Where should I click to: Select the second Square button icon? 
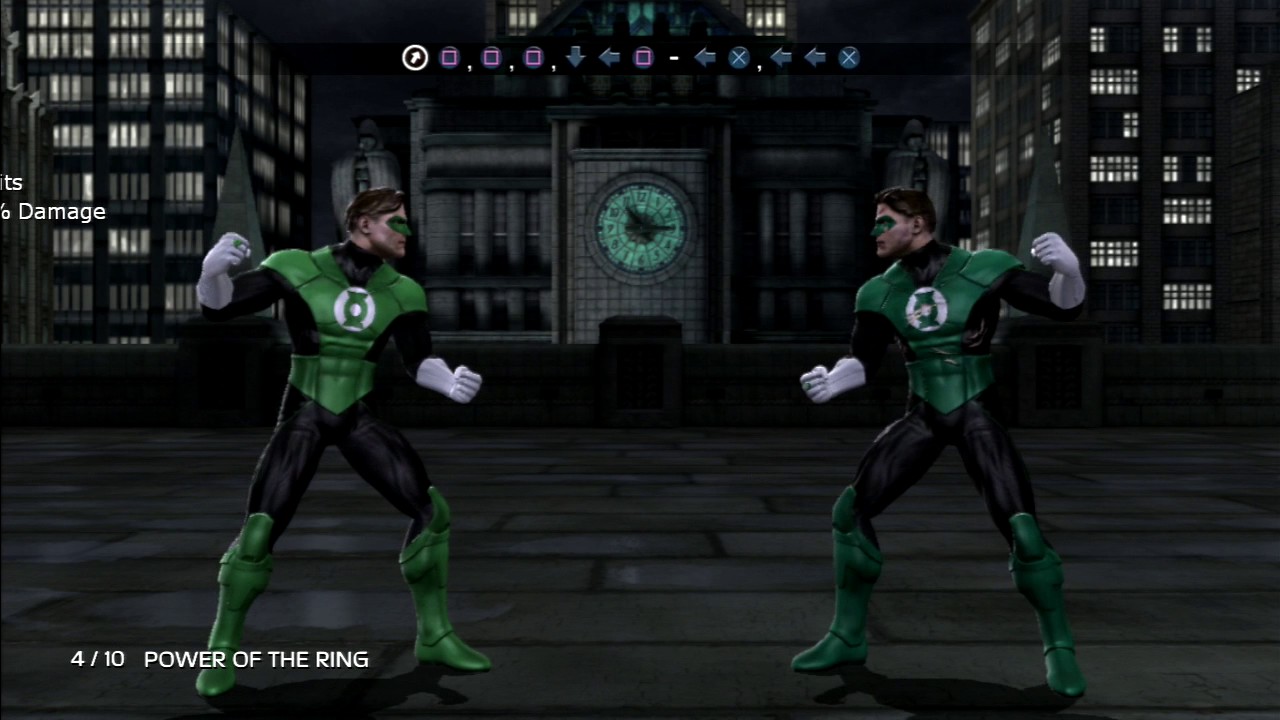[491, 57]
